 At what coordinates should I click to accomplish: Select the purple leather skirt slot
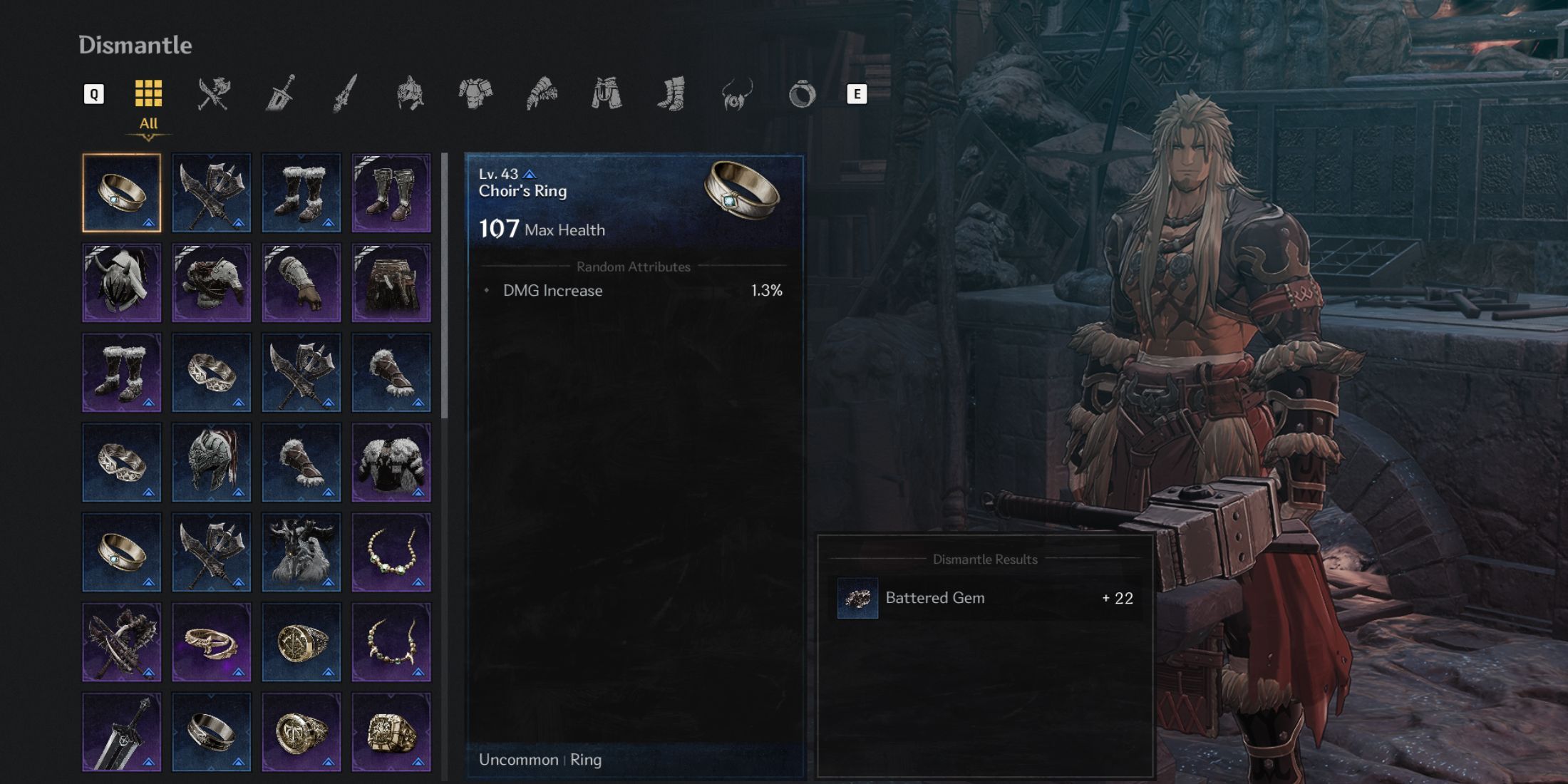coord(391,283)
